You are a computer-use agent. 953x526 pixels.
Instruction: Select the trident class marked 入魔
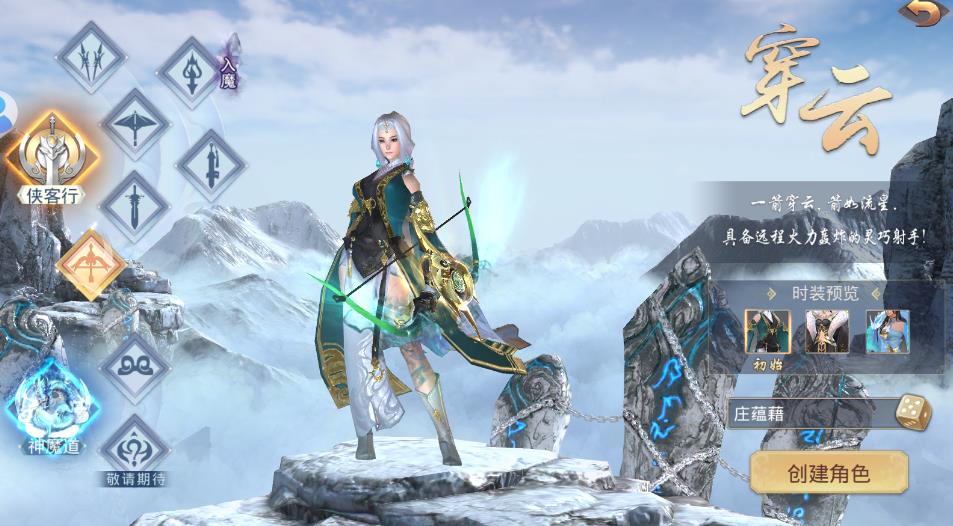pos(191,72)
